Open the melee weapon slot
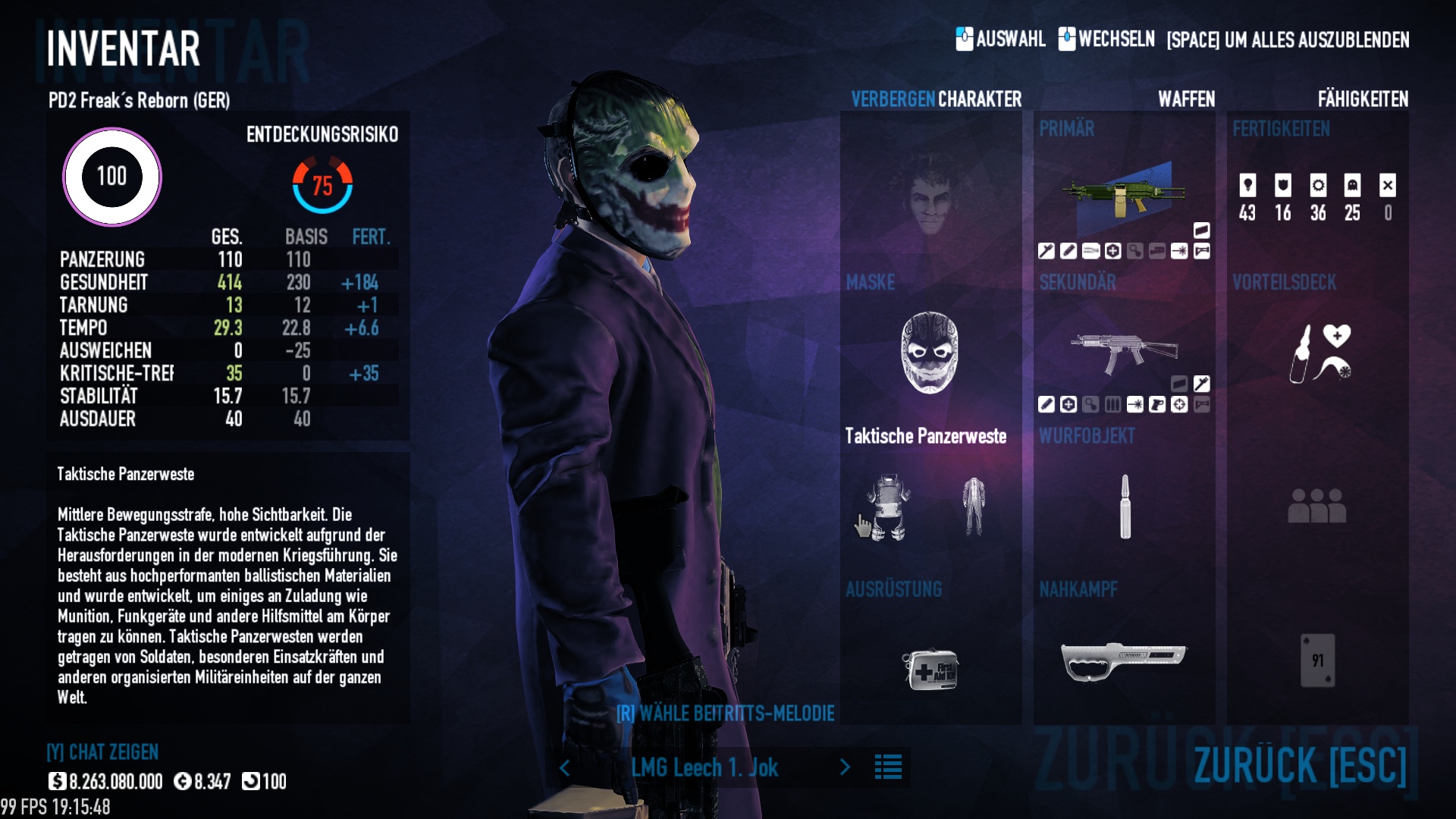Screen dimensions: 1456x819 click(x=1123, y=661)
